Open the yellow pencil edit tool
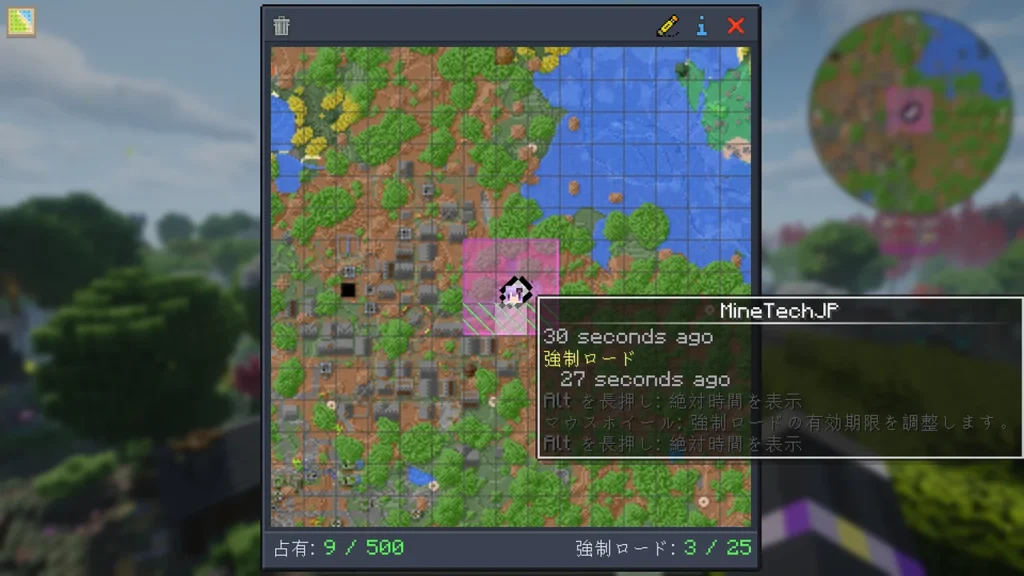This screenshot has width=1024, height=576. tap(667, 26)
